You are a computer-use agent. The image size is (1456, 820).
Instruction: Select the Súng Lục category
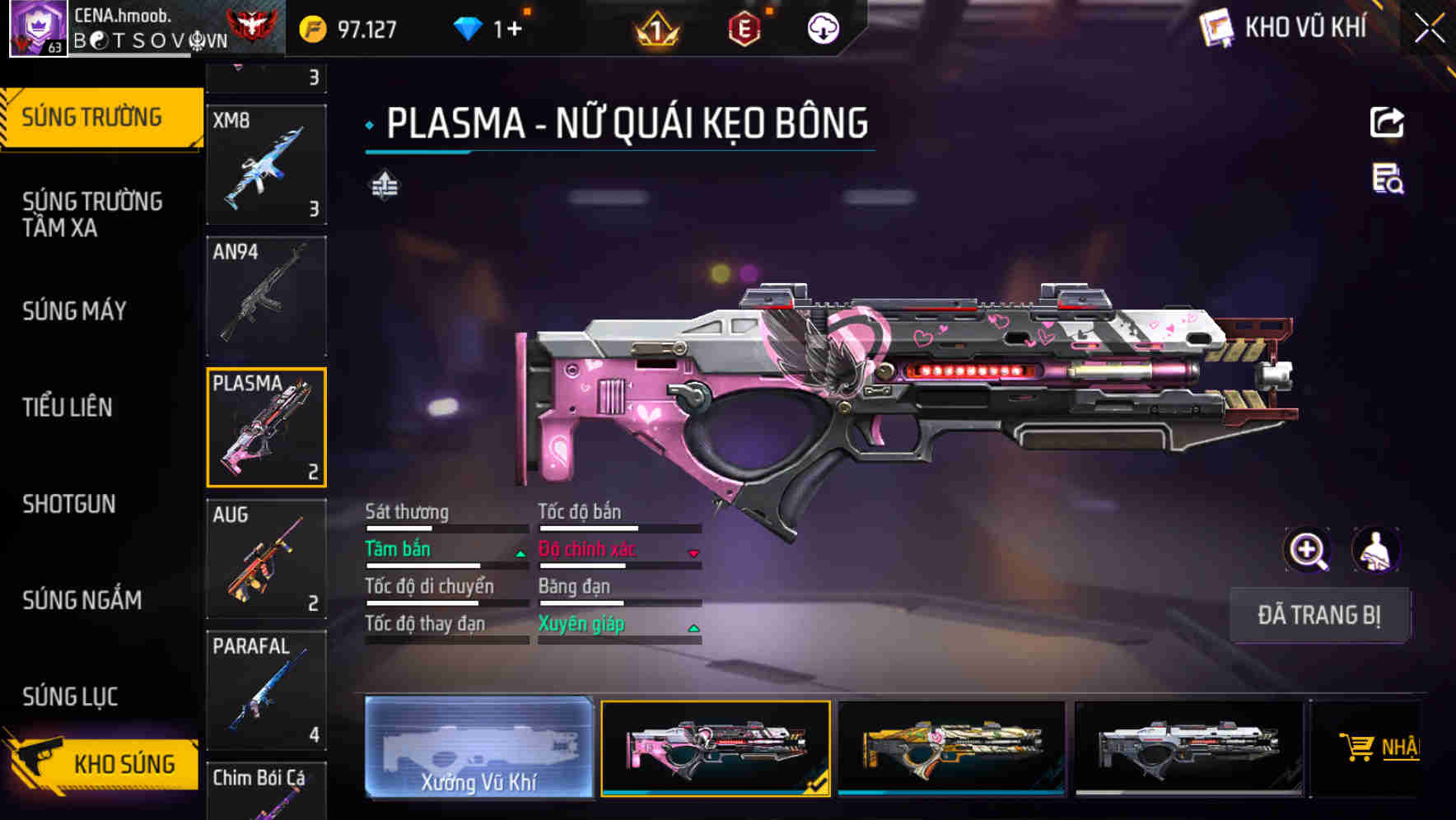tap(70, 697)
